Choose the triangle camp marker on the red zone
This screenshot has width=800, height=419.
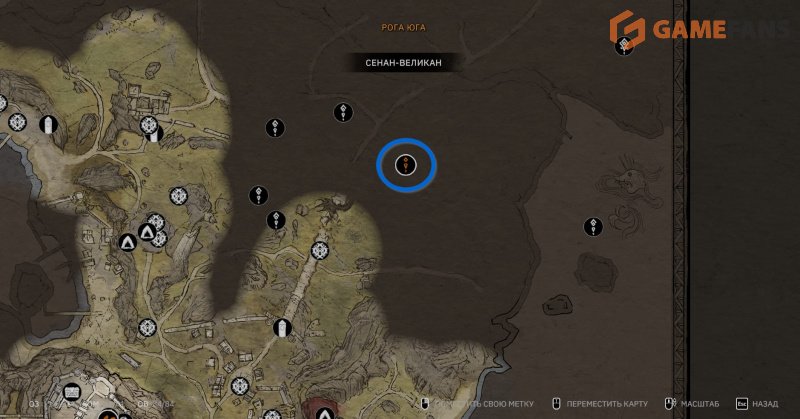(x=324, y=412)
